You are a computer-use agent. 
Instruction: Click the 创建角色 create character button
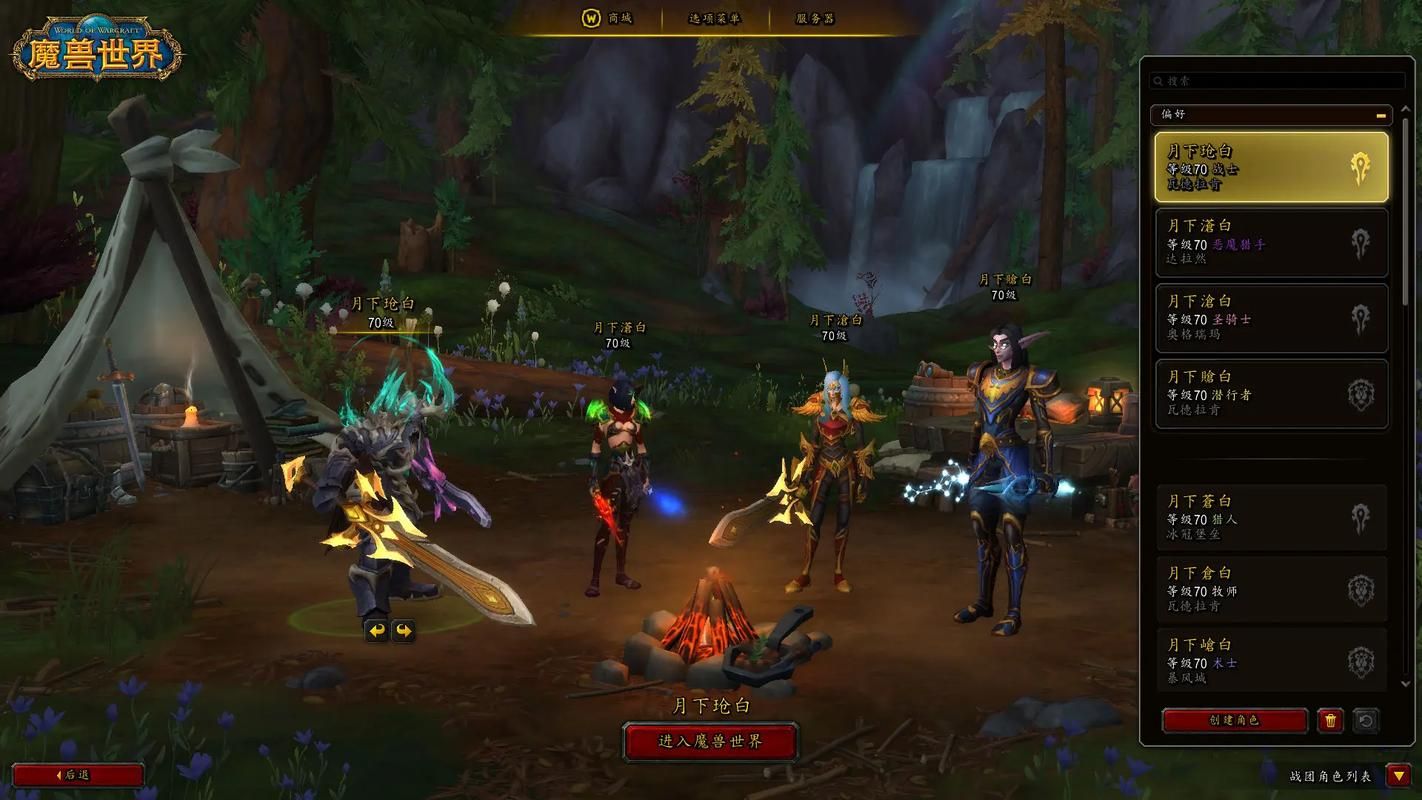[x=1234, y=720]
